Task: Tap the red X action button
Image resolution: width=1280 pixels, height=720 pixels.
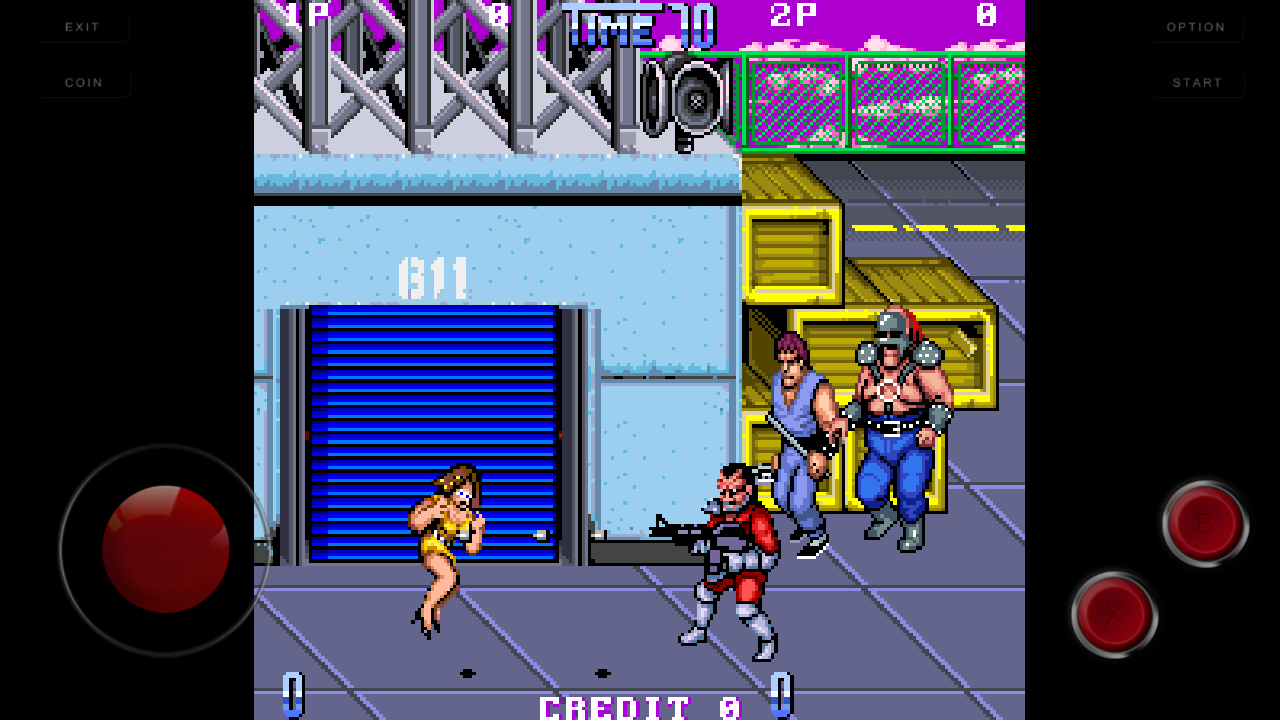Action: click(x=1114, y=614)
